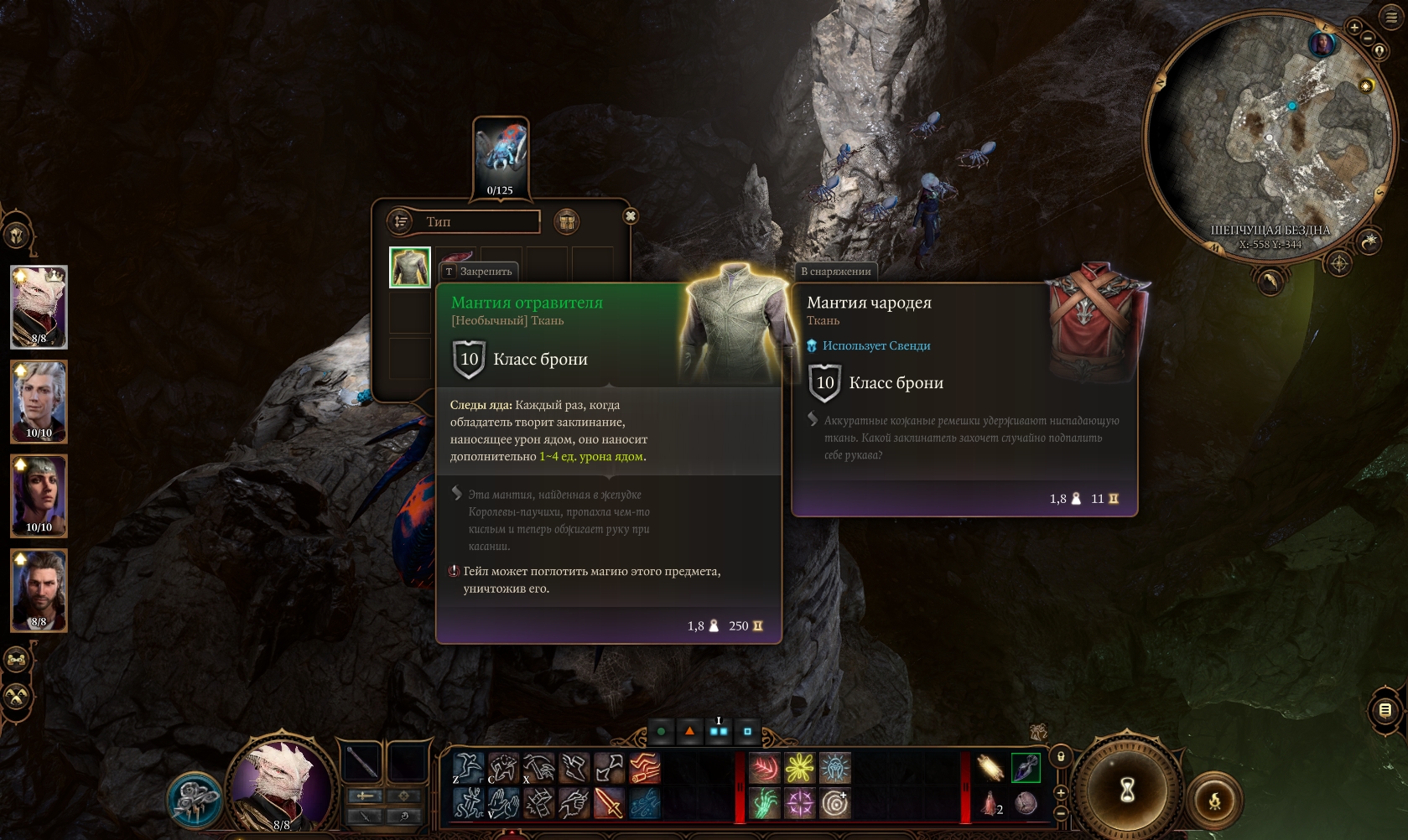Select the Мантия отравителя item slot

click(x=410, y=267)
